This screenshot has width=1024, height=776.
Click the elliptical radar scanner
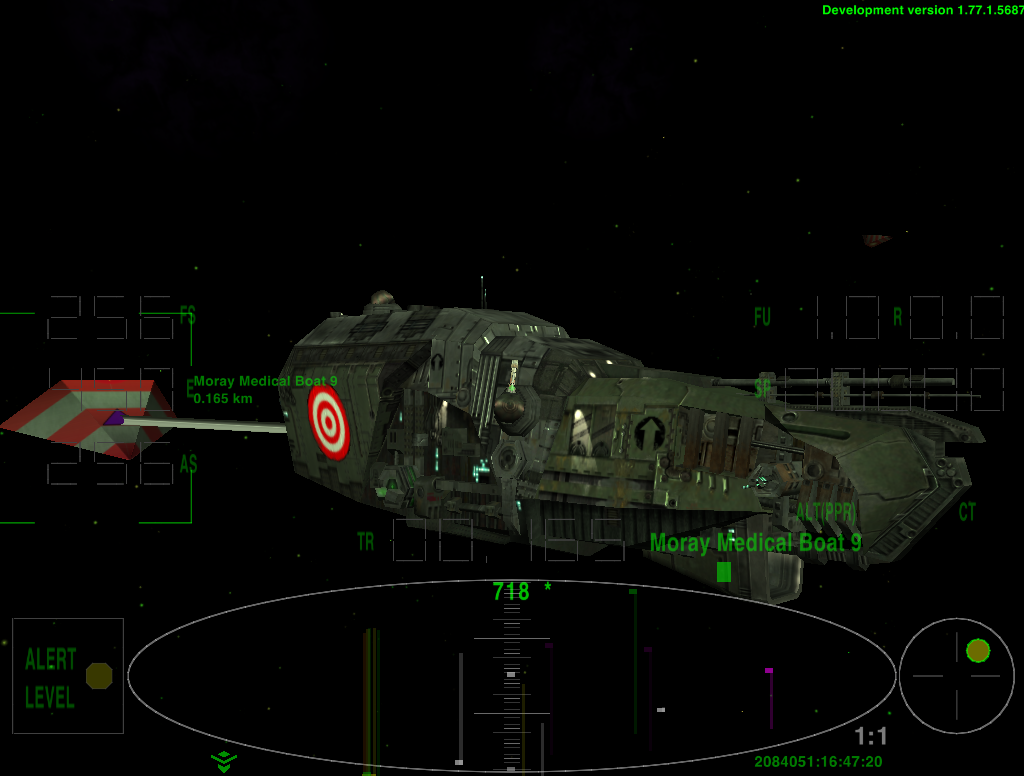click(x=511, y=675)
